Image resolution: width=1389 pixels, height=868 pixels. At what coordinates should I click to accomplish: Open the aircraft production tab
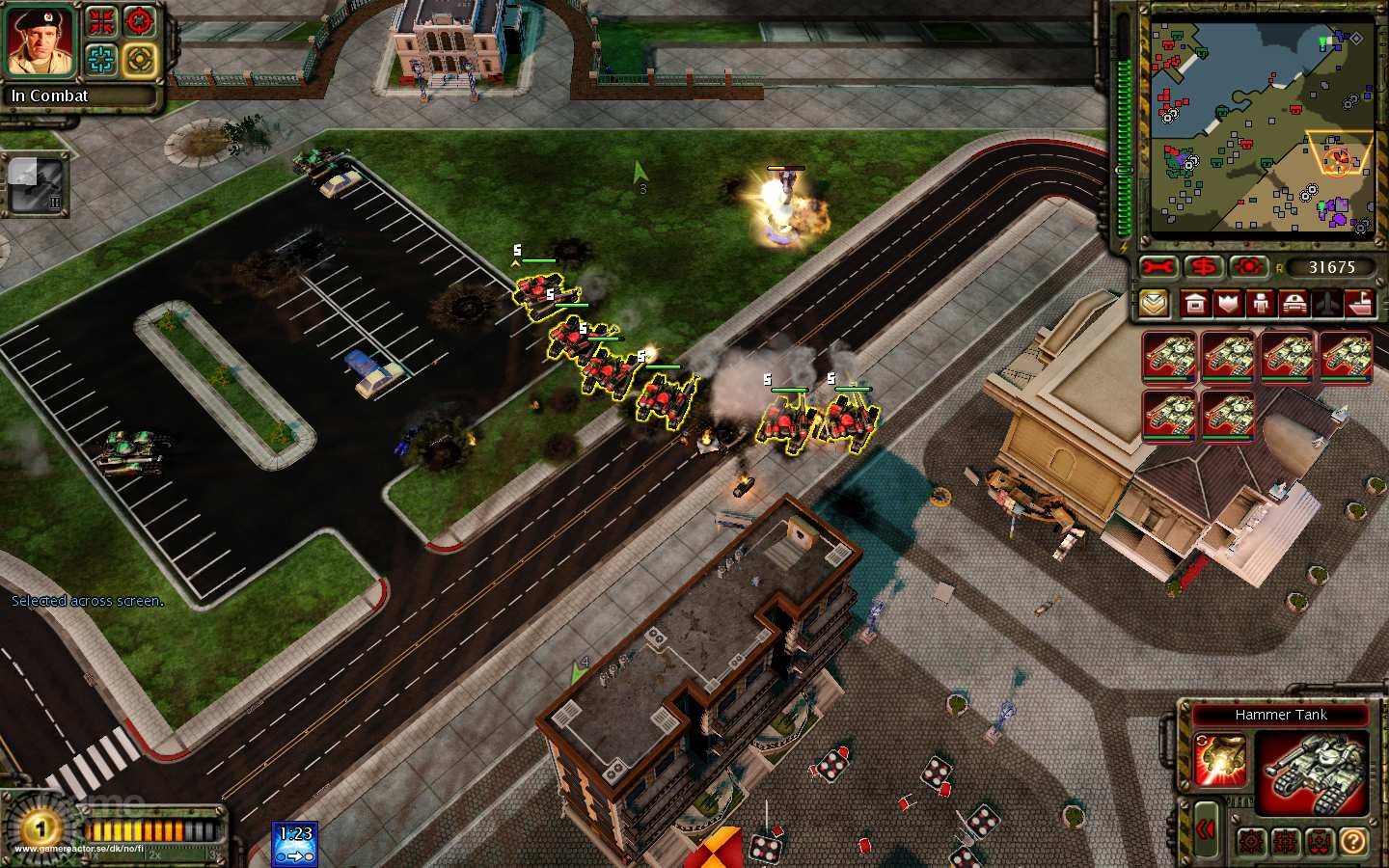(1326, 304)
